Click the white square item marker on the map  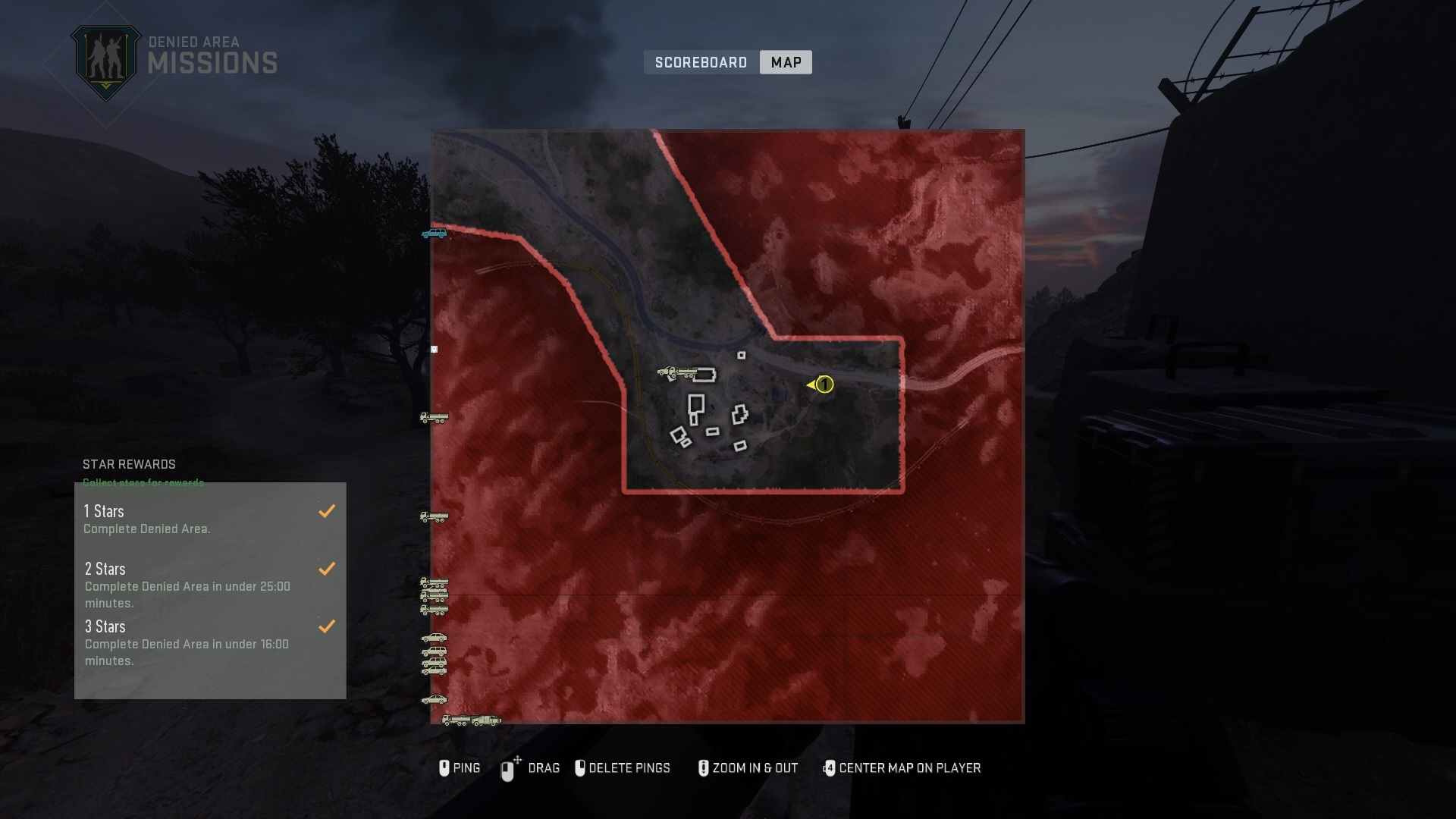pyautogui.click(x=434, y=349)
